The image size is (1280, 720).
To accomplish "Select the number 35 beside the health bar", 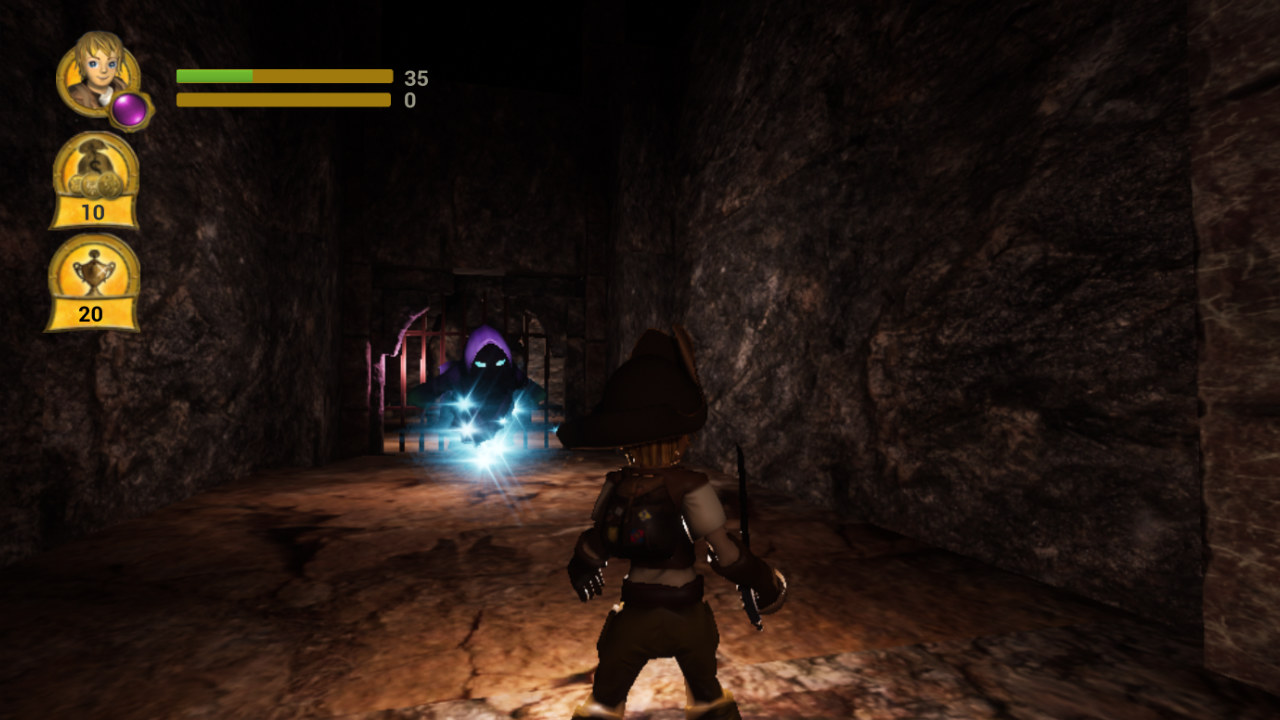I will (418, 74).
